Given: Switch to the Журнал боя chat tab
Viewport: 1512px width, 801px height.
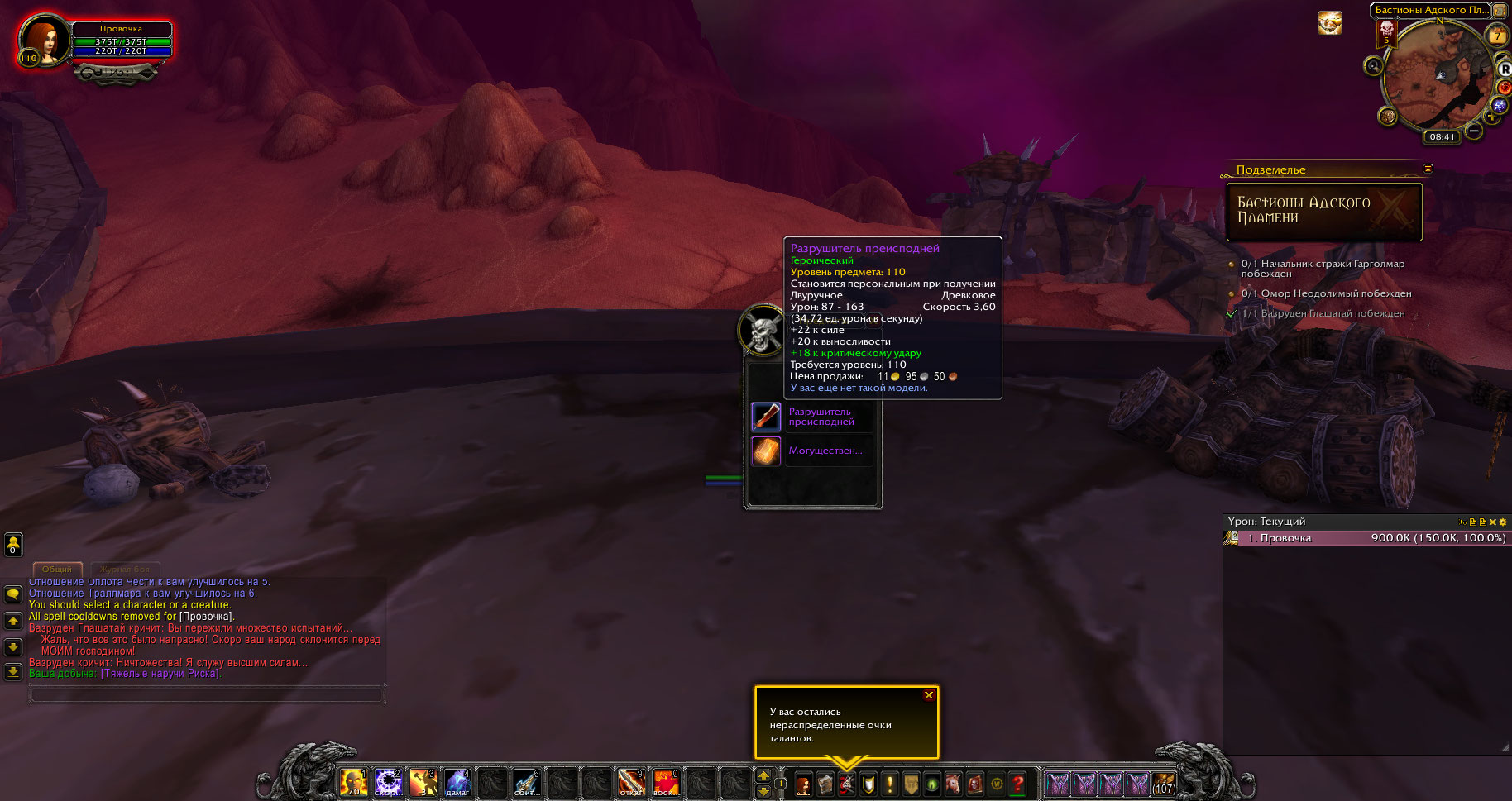Looking at the screenshot, I should 125,569.
